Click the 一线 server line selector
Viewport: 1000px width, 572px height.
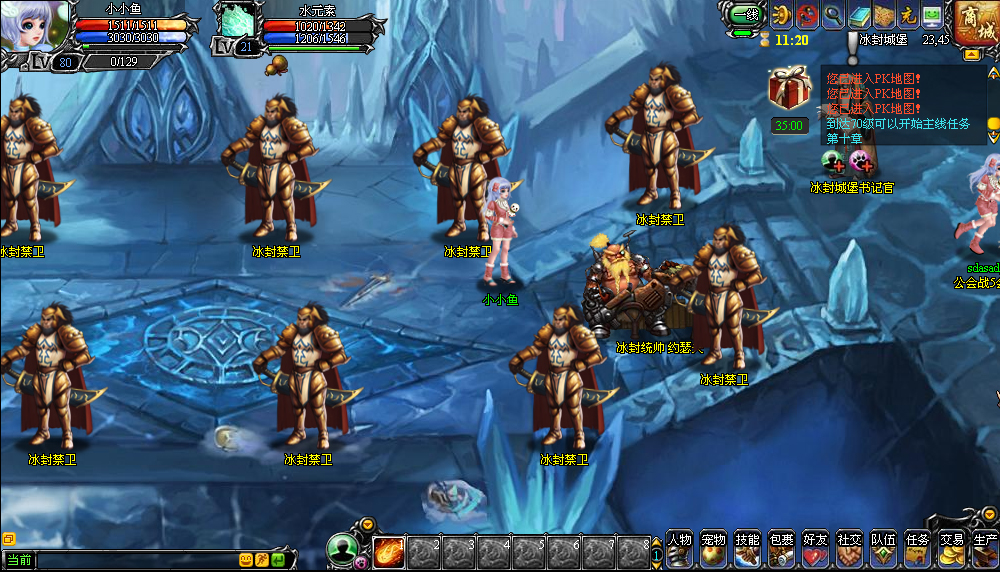point(745,15)
